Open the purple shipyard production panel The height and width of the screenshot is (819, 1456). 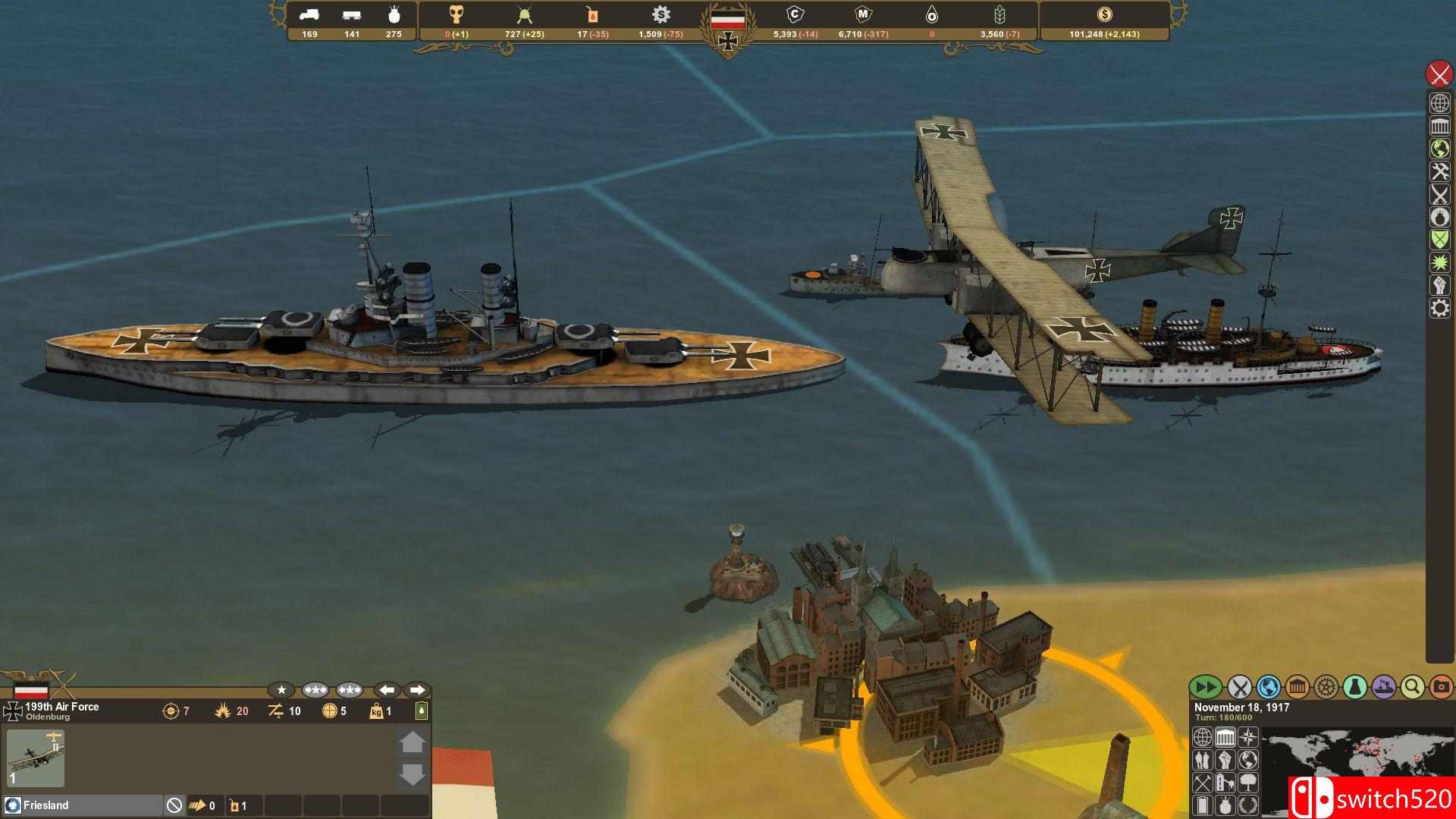1383,687
